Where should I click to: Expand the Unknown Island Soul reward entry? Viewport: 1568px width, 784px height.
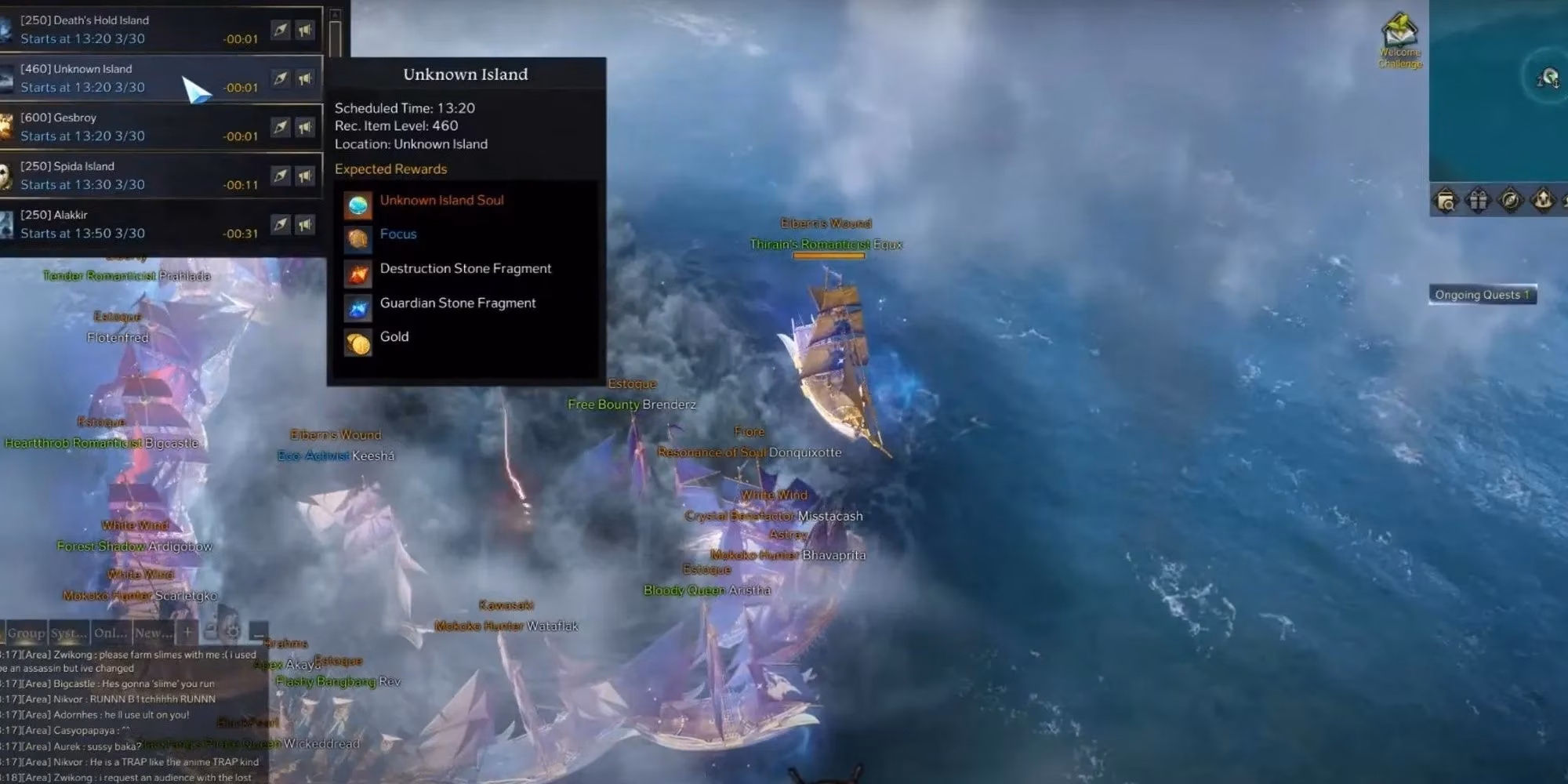441,200
